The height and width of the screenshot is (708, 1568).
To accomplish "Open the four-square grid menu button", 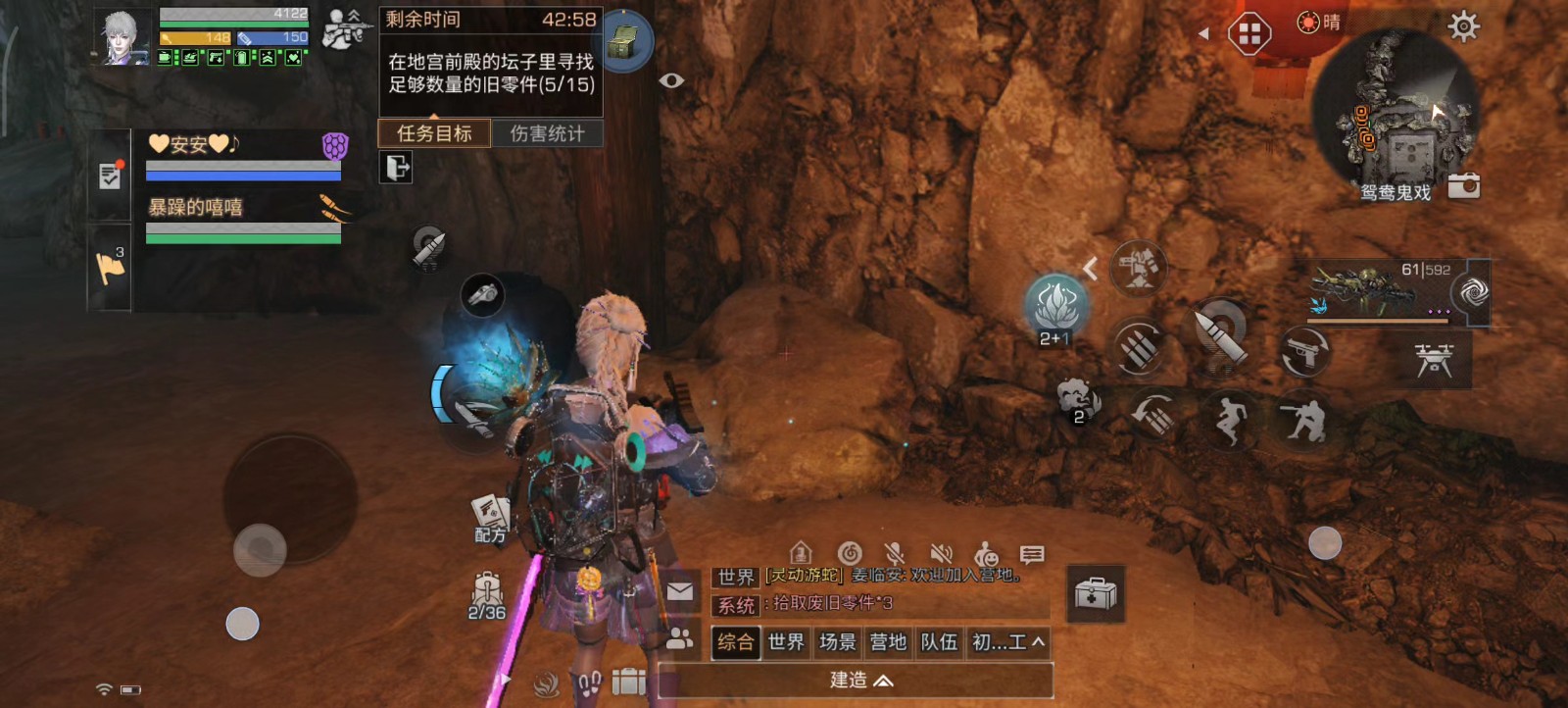I will 1249,35.
